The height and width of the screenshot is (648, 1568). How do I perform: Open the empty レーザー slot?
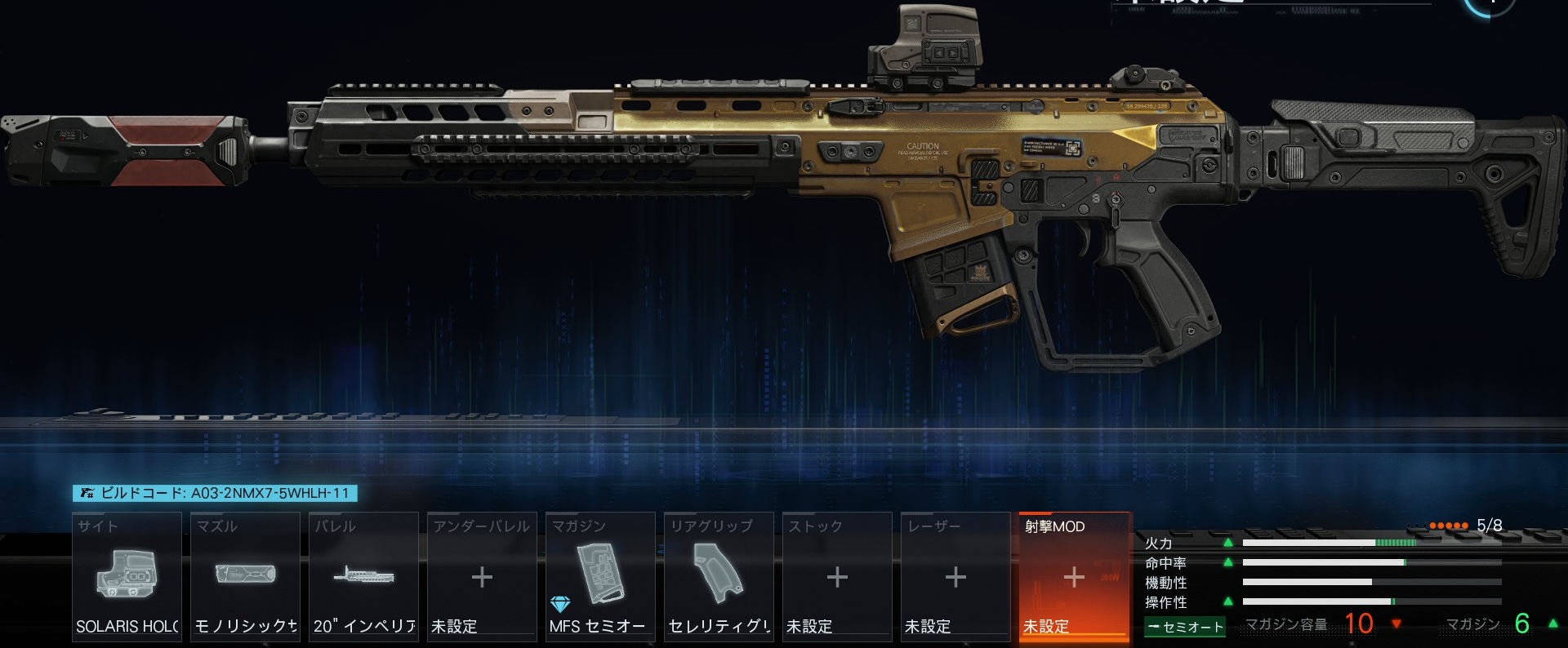[955, 576]
